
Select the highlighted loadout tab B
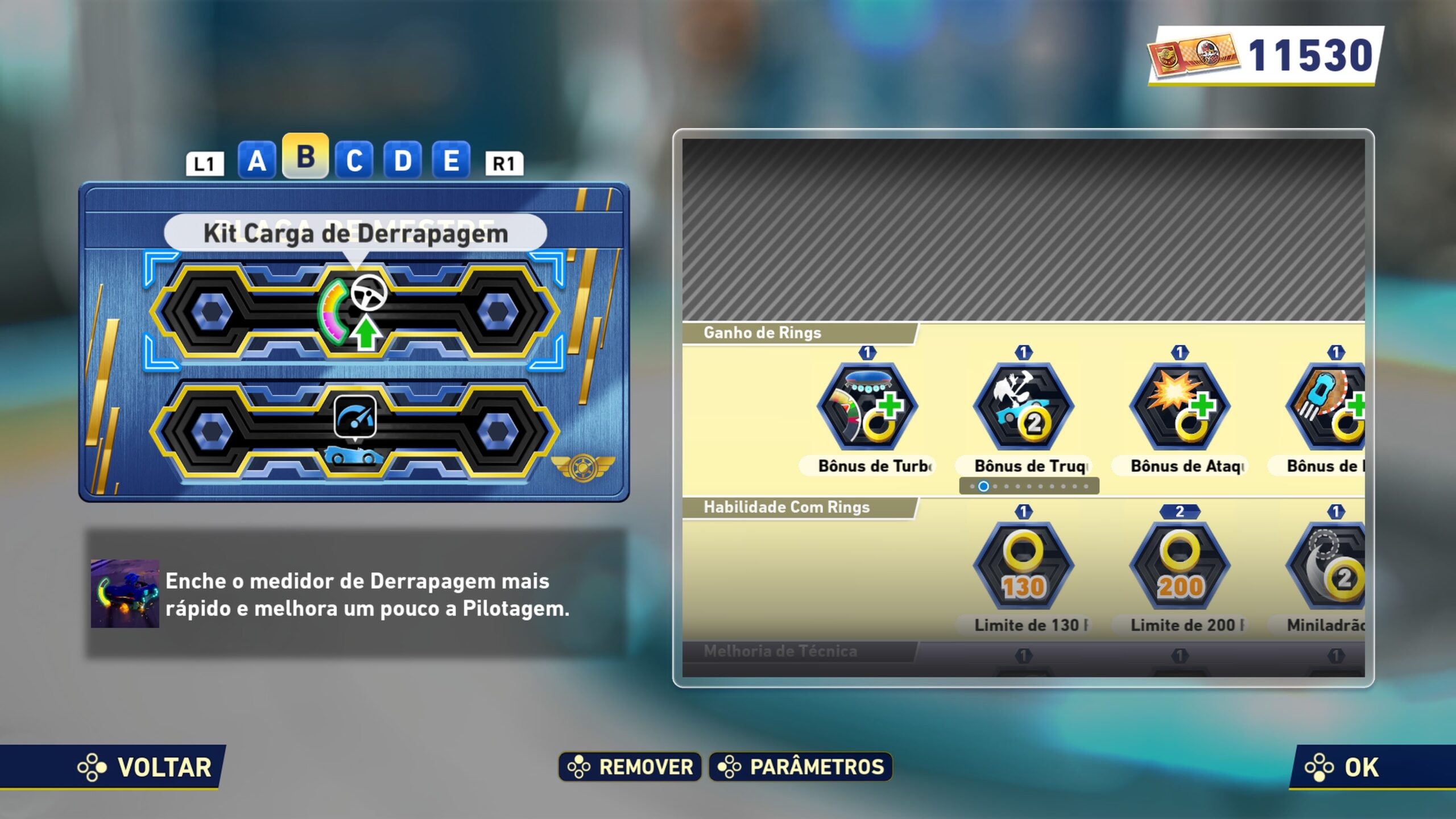click(x=305, y=156)
